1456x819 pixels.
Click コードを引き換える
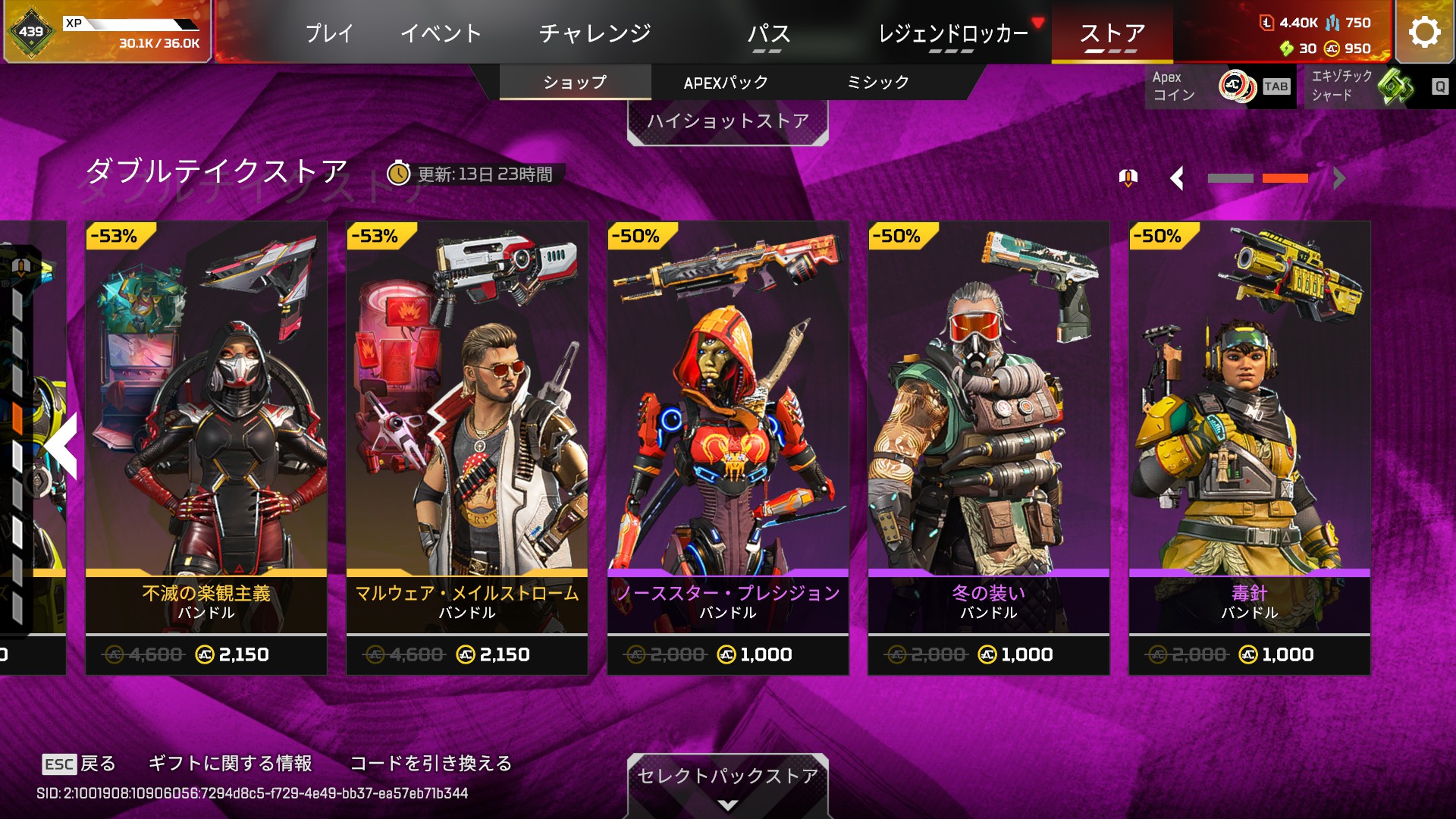coord(431,763)
